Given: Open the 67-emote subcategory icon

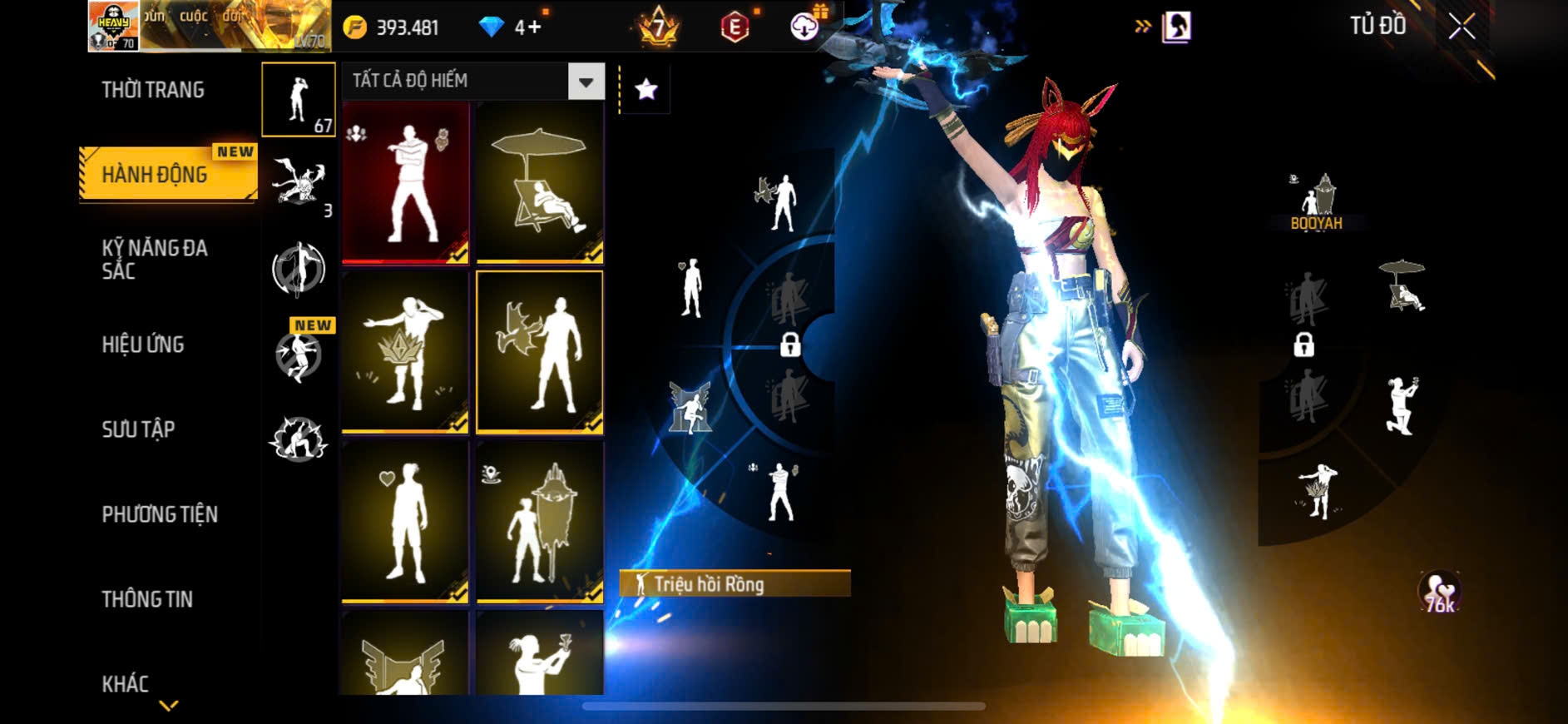Looking at the screenshot, I should point(299,100).
